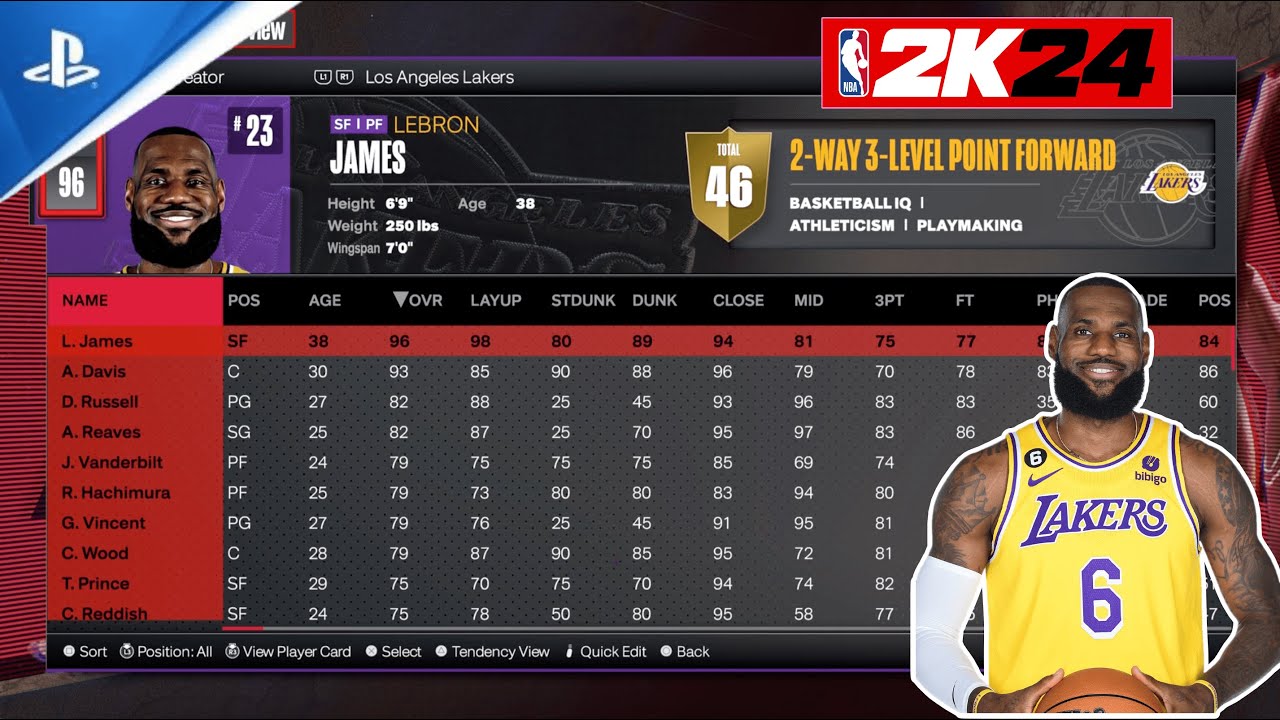
Task: Switch team using Los Angeles Lakers header
Action: [x=440, y=76]
